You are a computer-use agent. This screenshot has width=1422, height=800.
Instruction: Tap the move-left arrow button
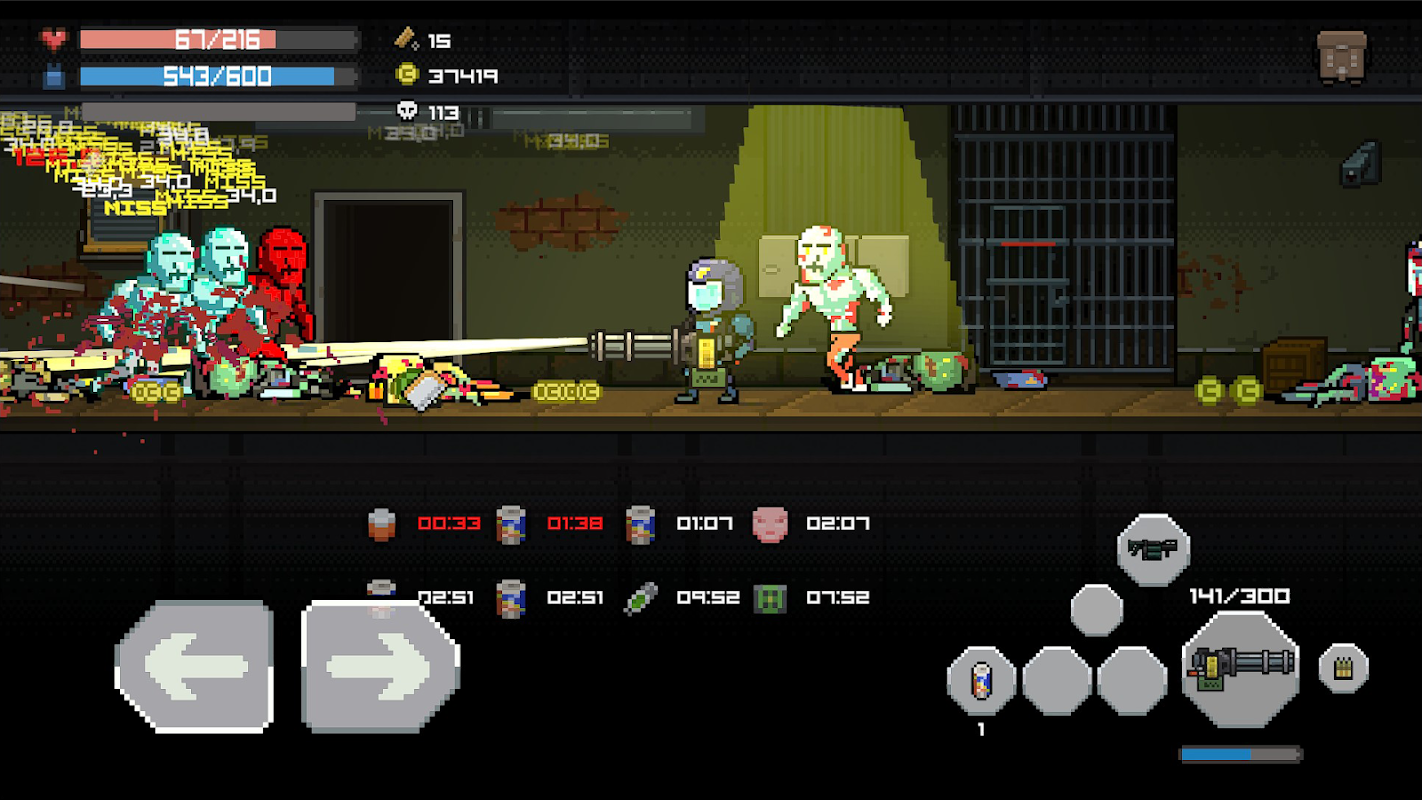click(195, 666)
